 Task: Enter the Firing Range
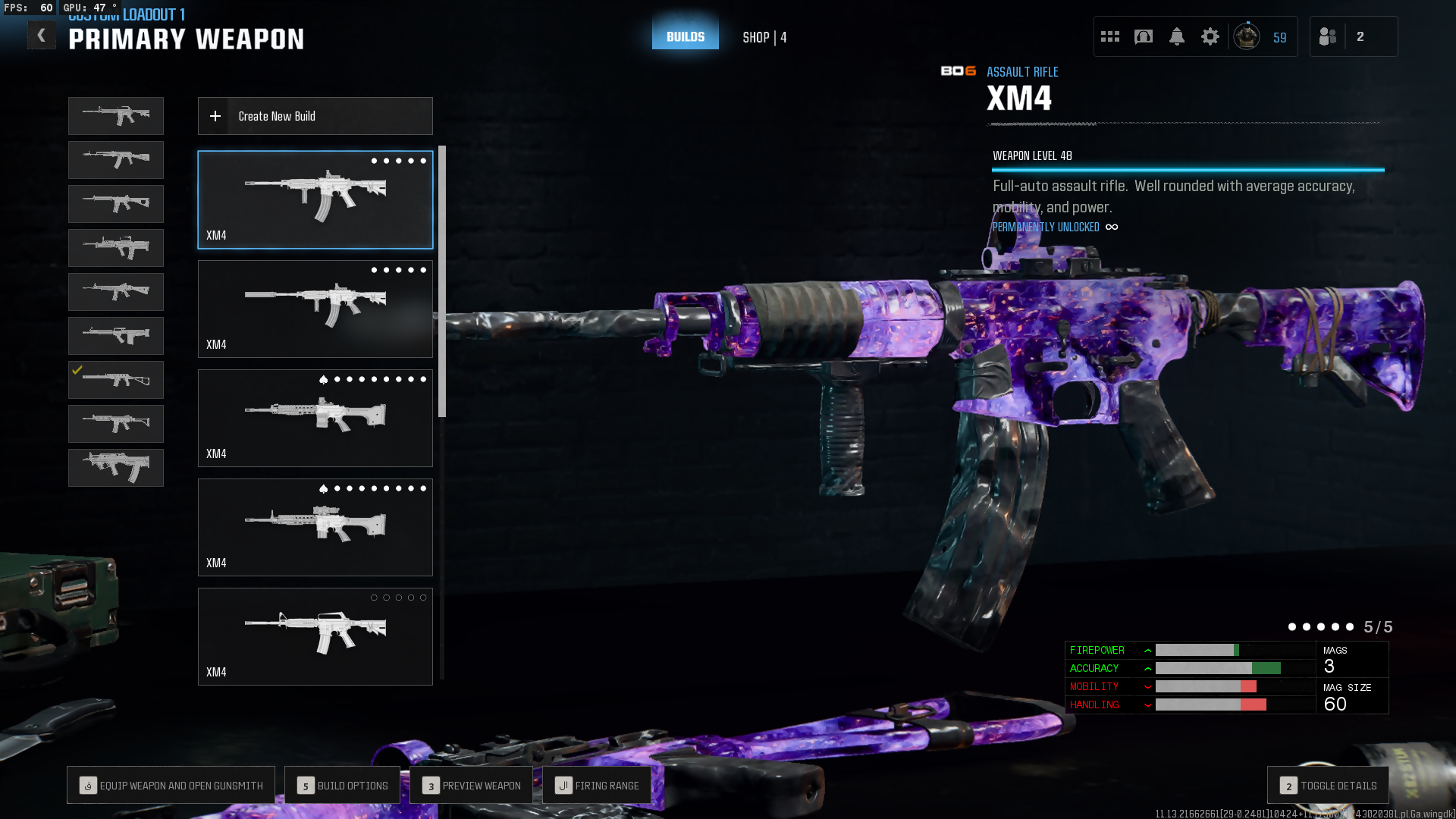(597, 786)
